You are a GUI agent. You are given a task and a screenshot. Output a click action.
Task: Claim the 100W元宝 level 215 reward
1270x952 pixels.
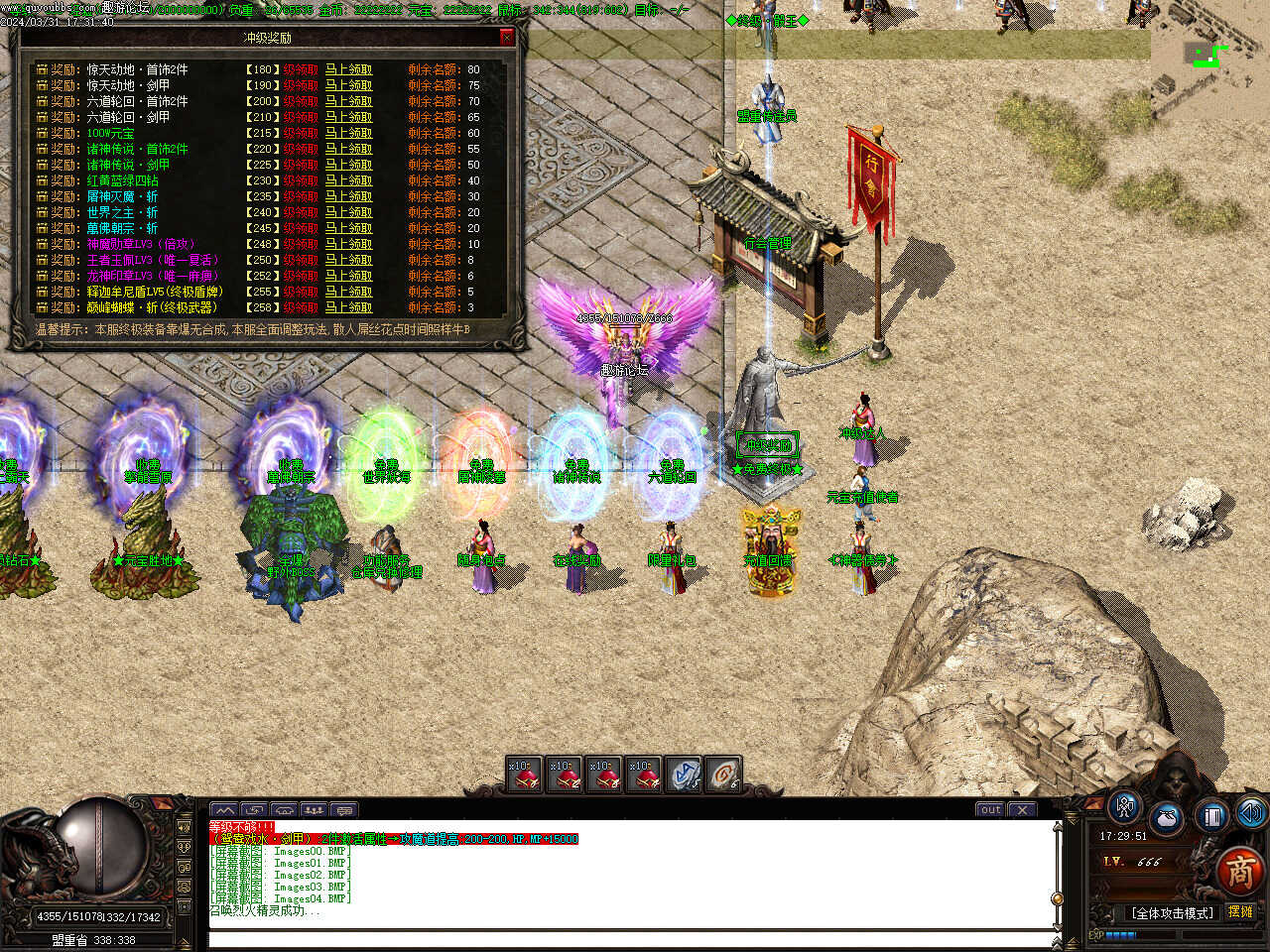click(x=348, y=133)
